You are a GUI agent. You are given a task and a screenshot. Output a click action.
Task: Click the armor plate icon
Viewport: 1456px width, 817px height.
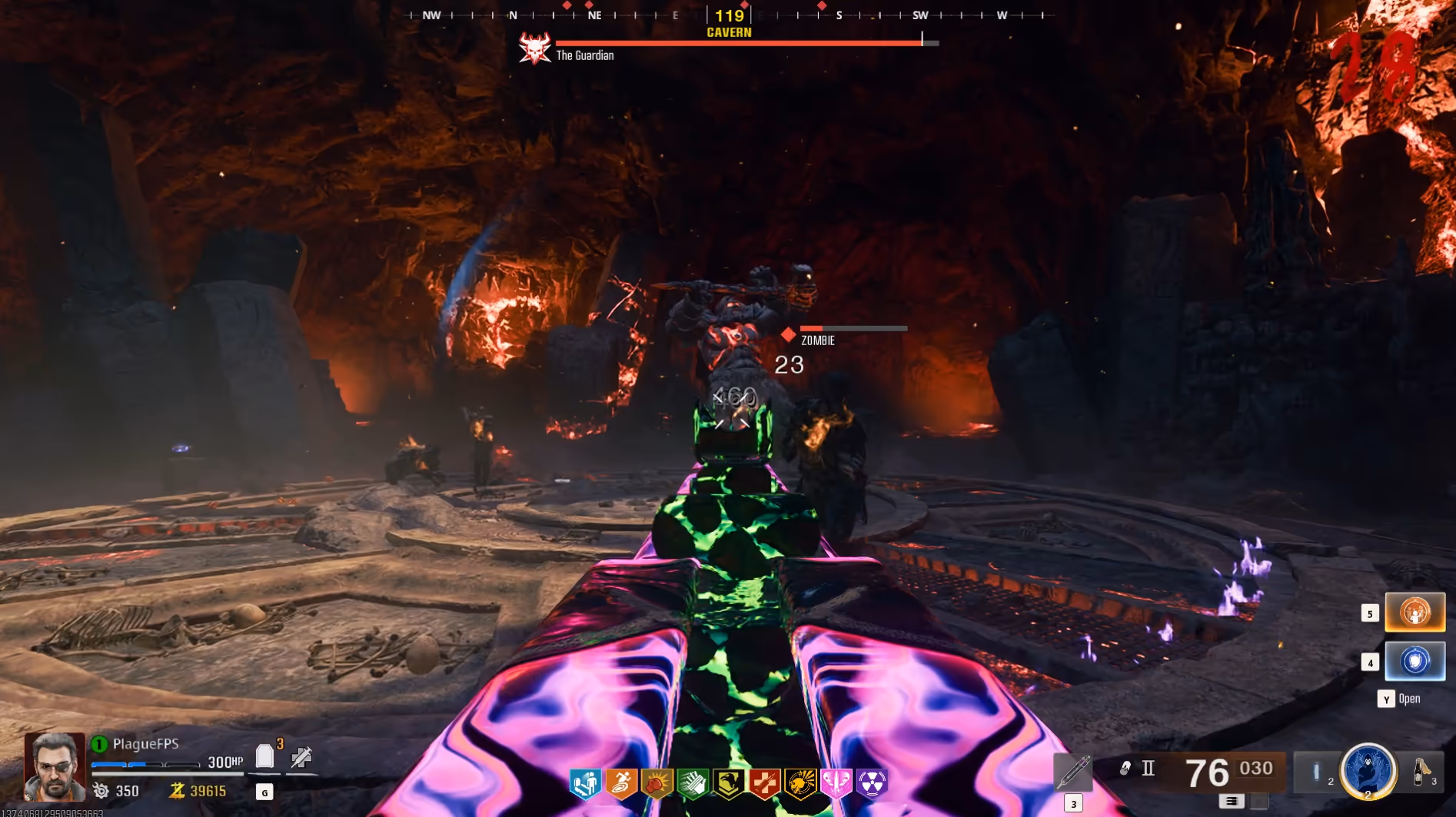[264, 756]
